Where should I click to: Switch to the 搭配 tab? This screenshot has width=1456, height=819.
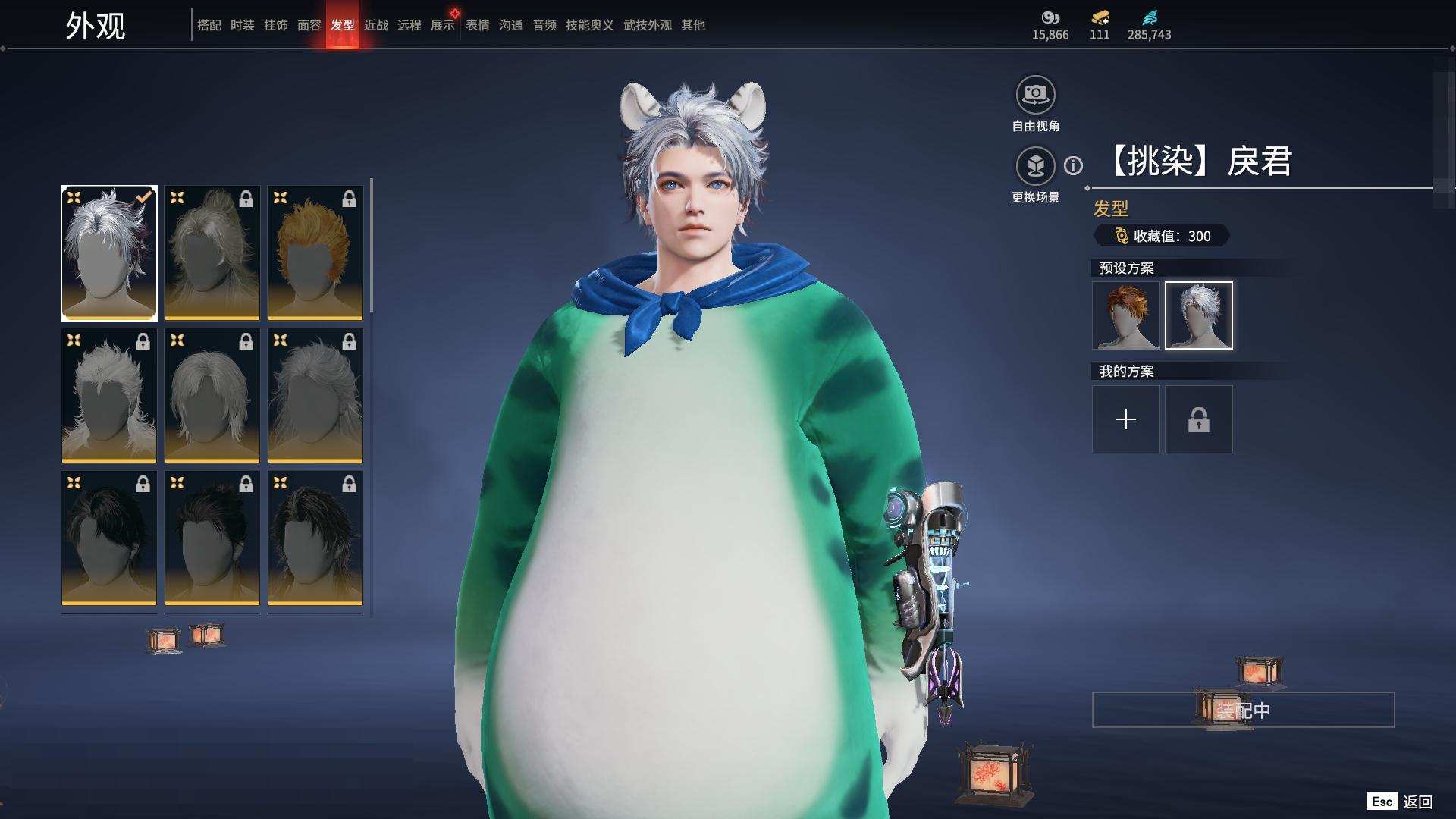coord(209,25)
